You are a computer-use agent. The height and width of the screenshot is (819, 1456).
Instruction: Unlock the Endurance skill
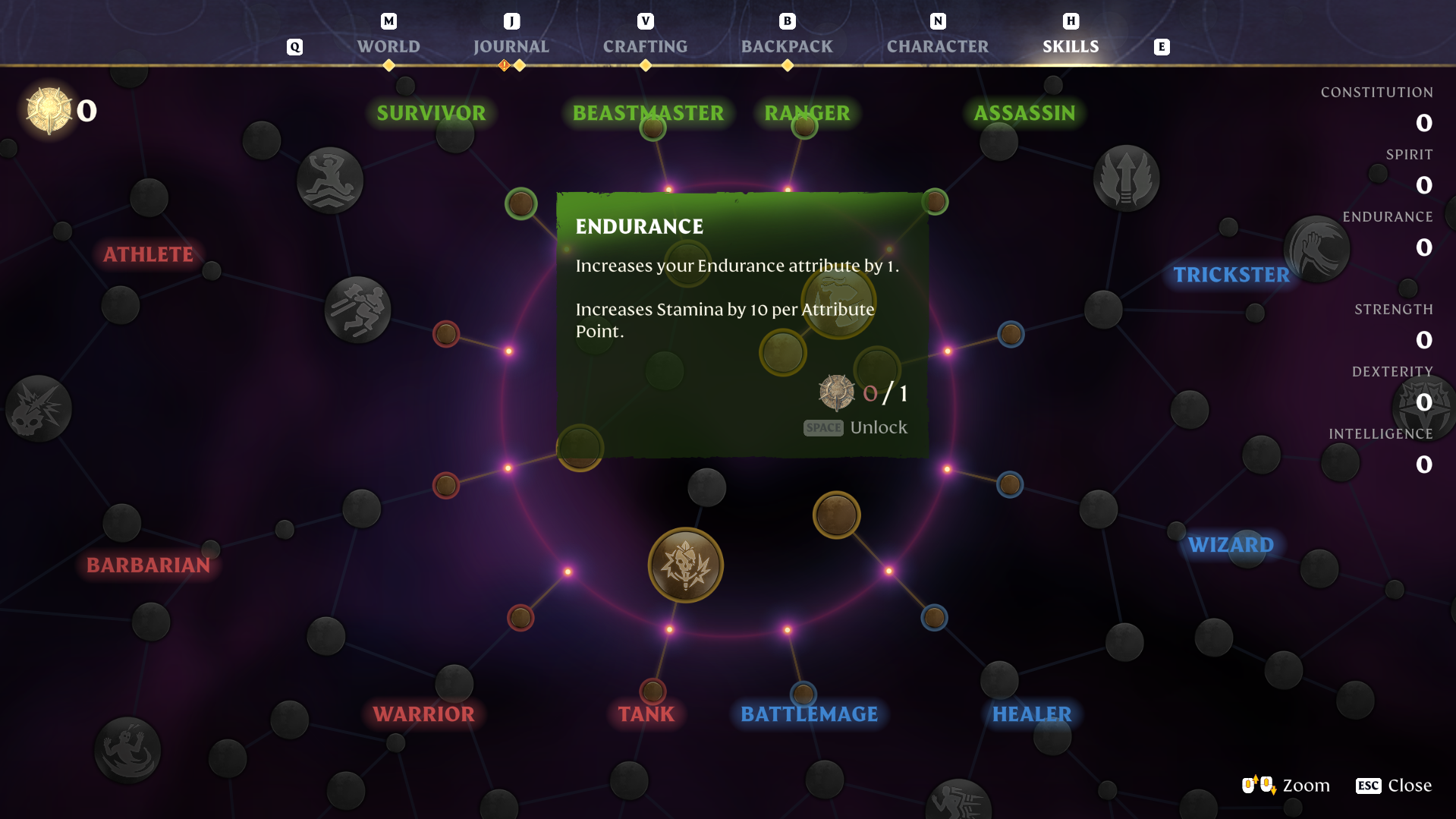click(x=856, y=427)
